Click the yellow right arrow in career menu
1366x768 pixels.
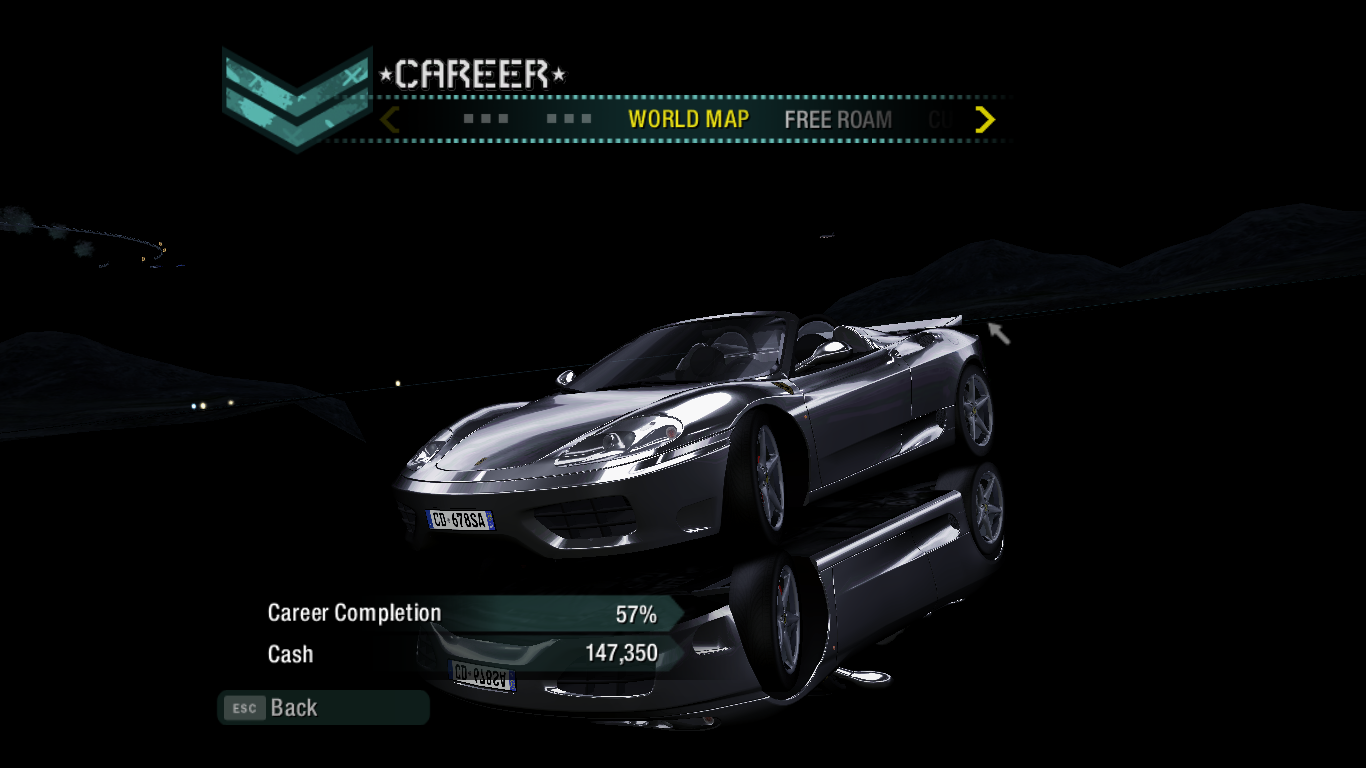coord(985,120)
